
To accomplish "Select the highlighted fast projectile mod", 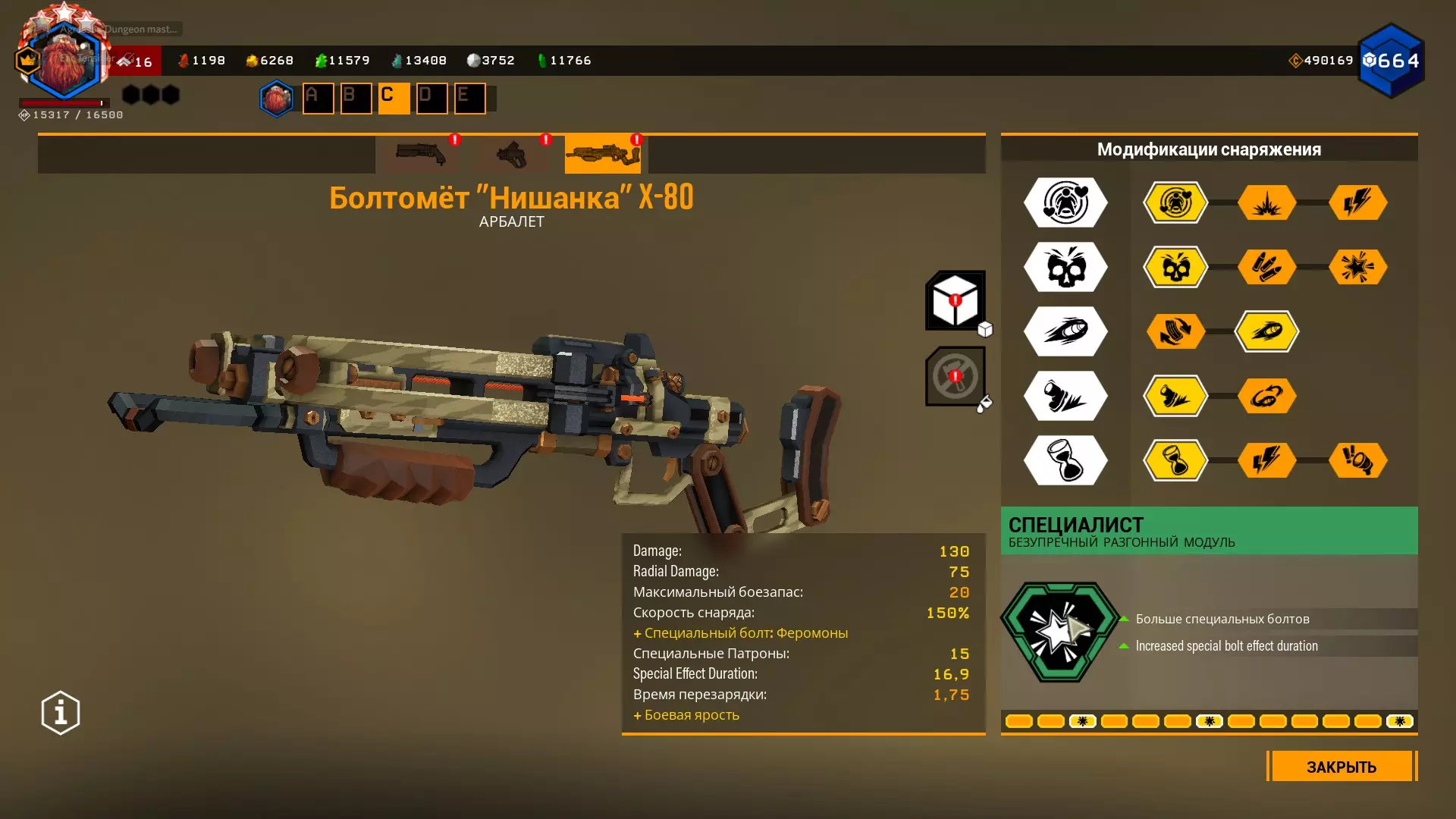I will (x=1266, y=331).
